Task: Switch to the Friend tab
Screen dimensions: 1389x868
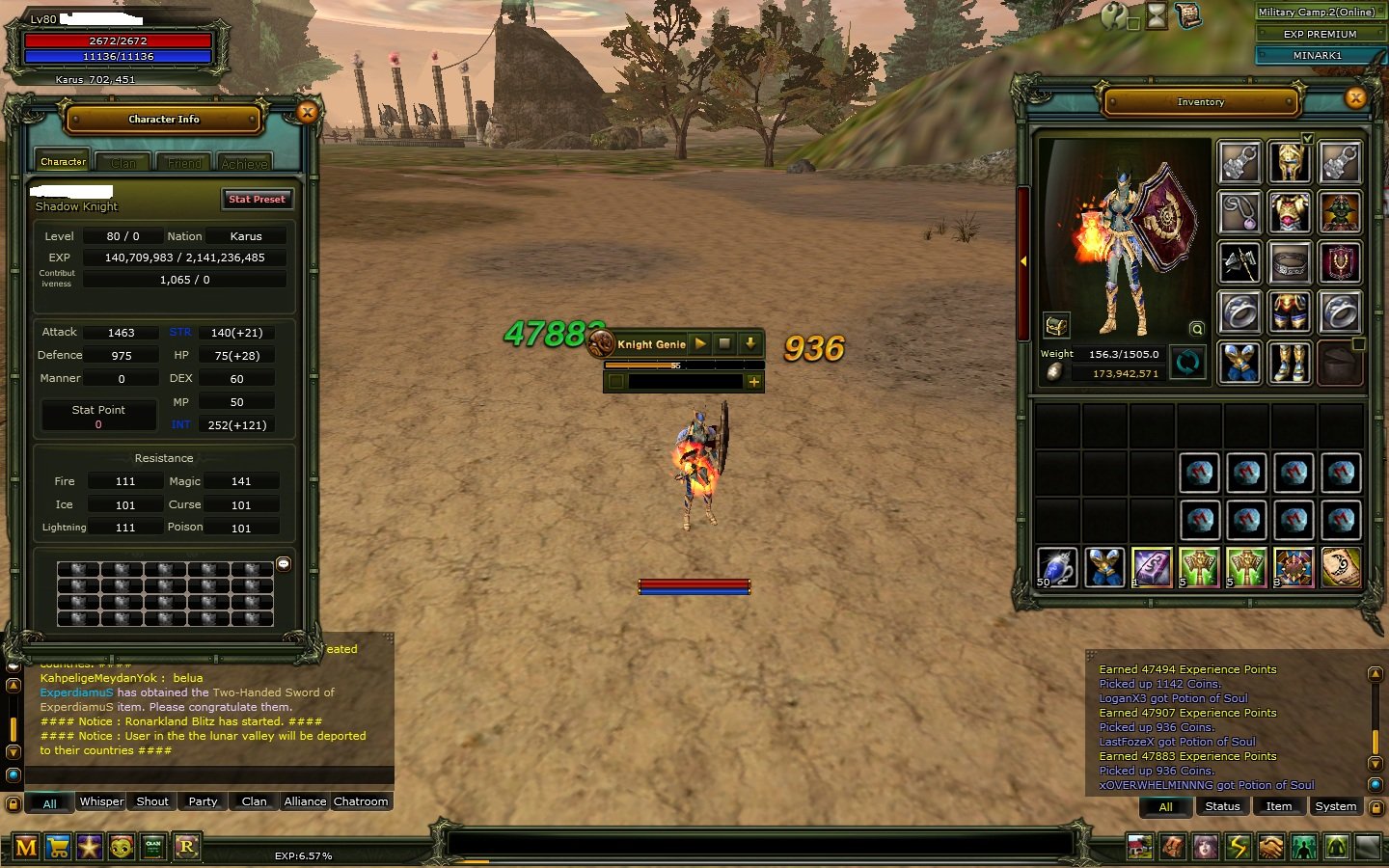Action: tap(184, 163)
